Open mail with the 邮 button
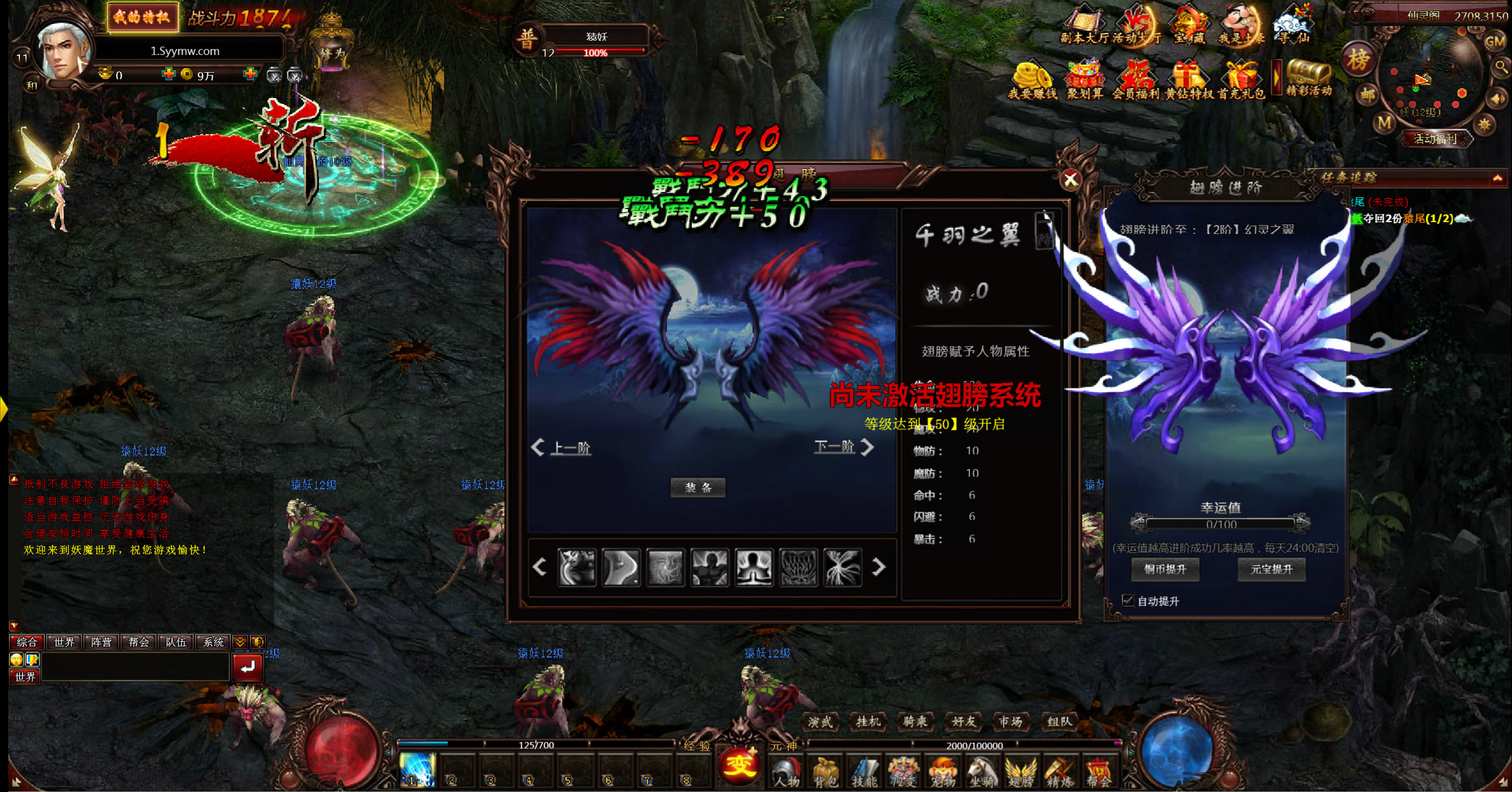The image size is (1512, 792). [1367, 94]
